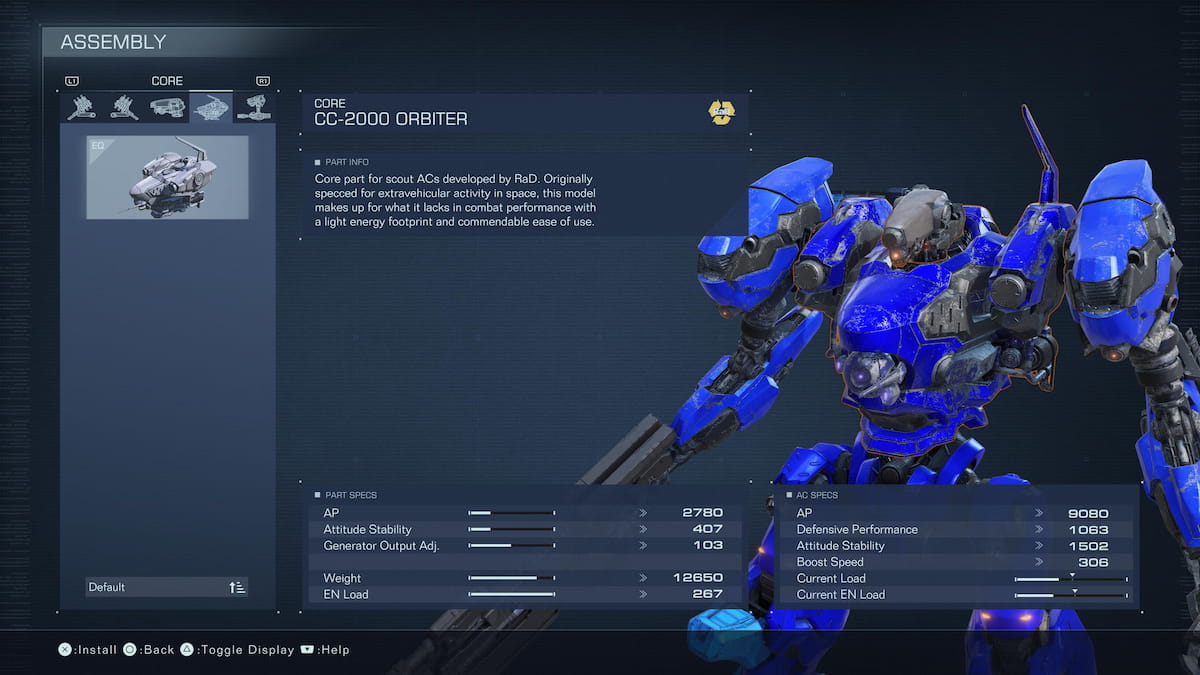Switch to the arms parts tab
Screen dimensions: 1200x675
(254, 107)
